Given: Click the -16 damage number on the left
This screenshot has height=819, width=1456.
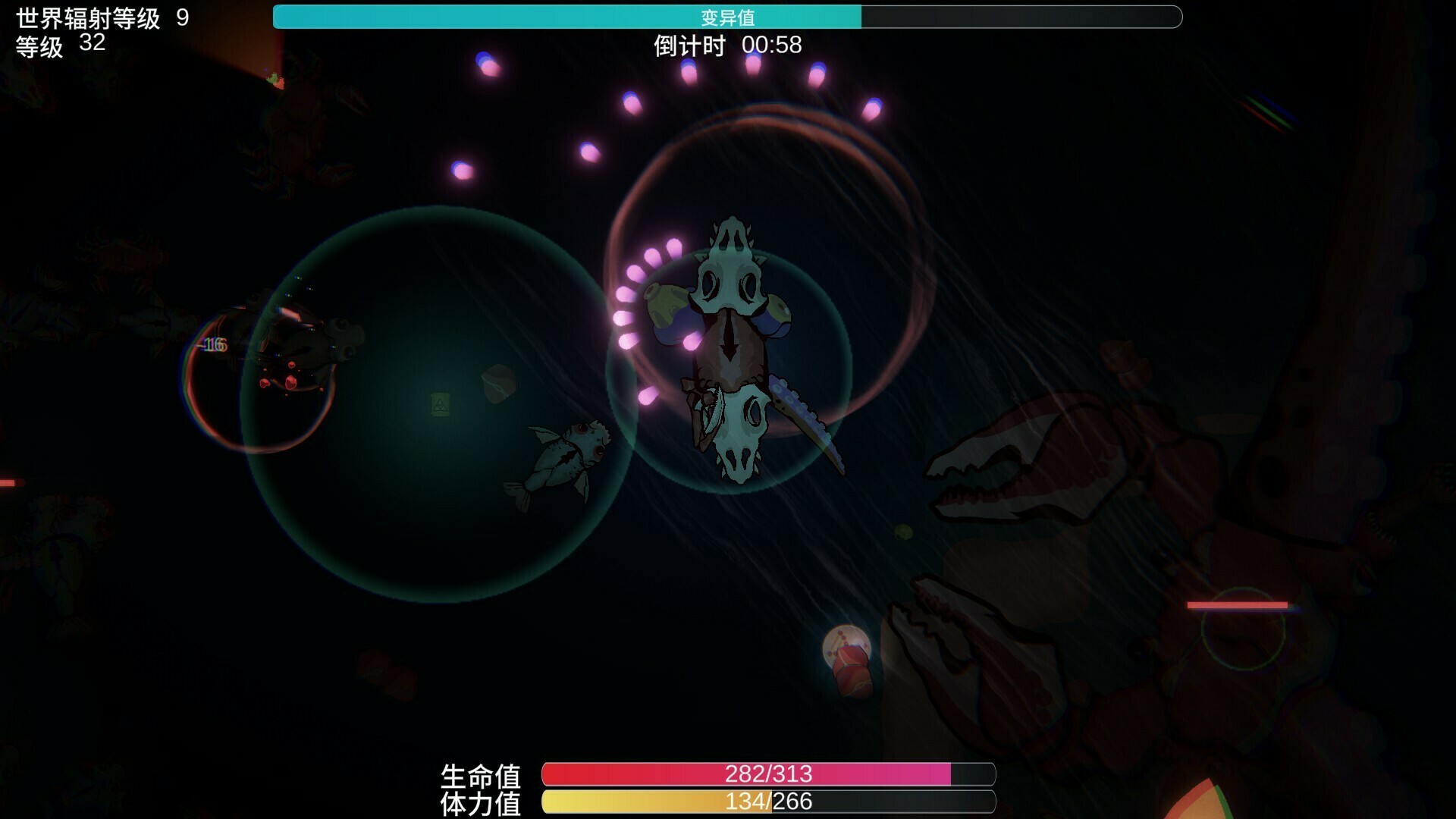Looking at the screenshot, I should click(x=212, y=345).
